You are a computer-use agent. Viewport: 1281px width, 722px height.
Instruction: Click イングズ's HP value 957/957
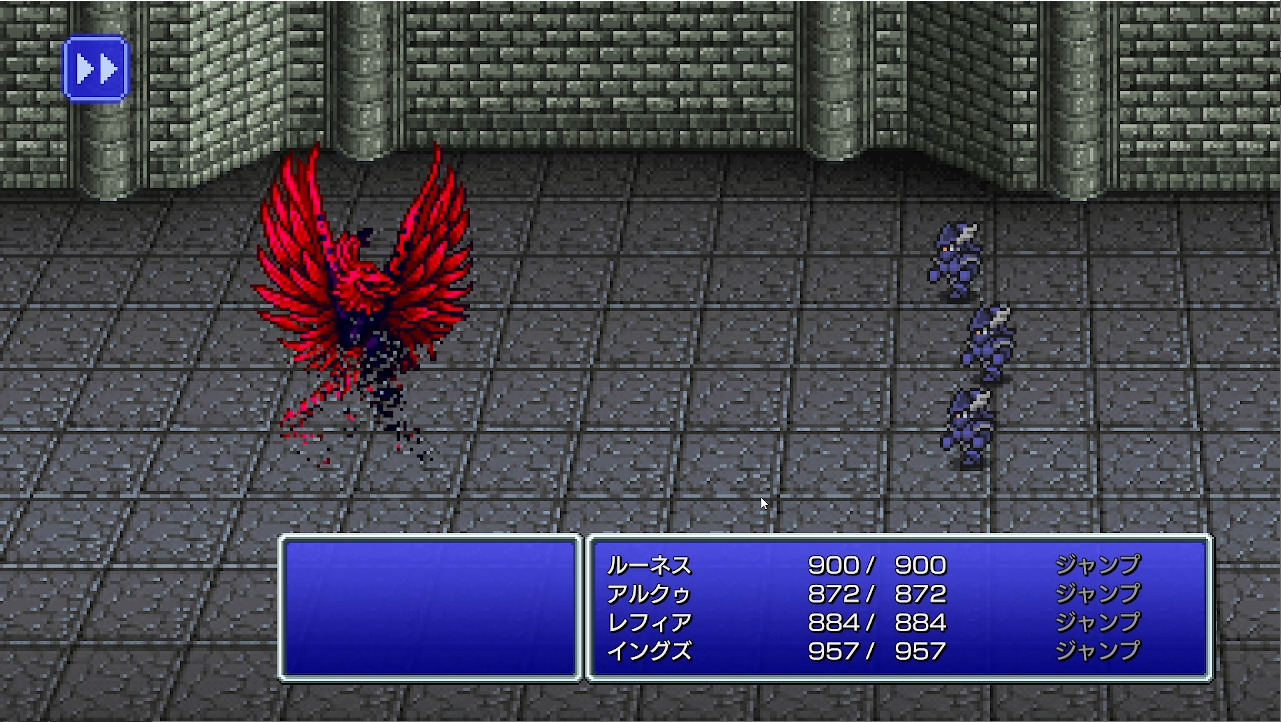pyautogui.click(x=877, y=648)
